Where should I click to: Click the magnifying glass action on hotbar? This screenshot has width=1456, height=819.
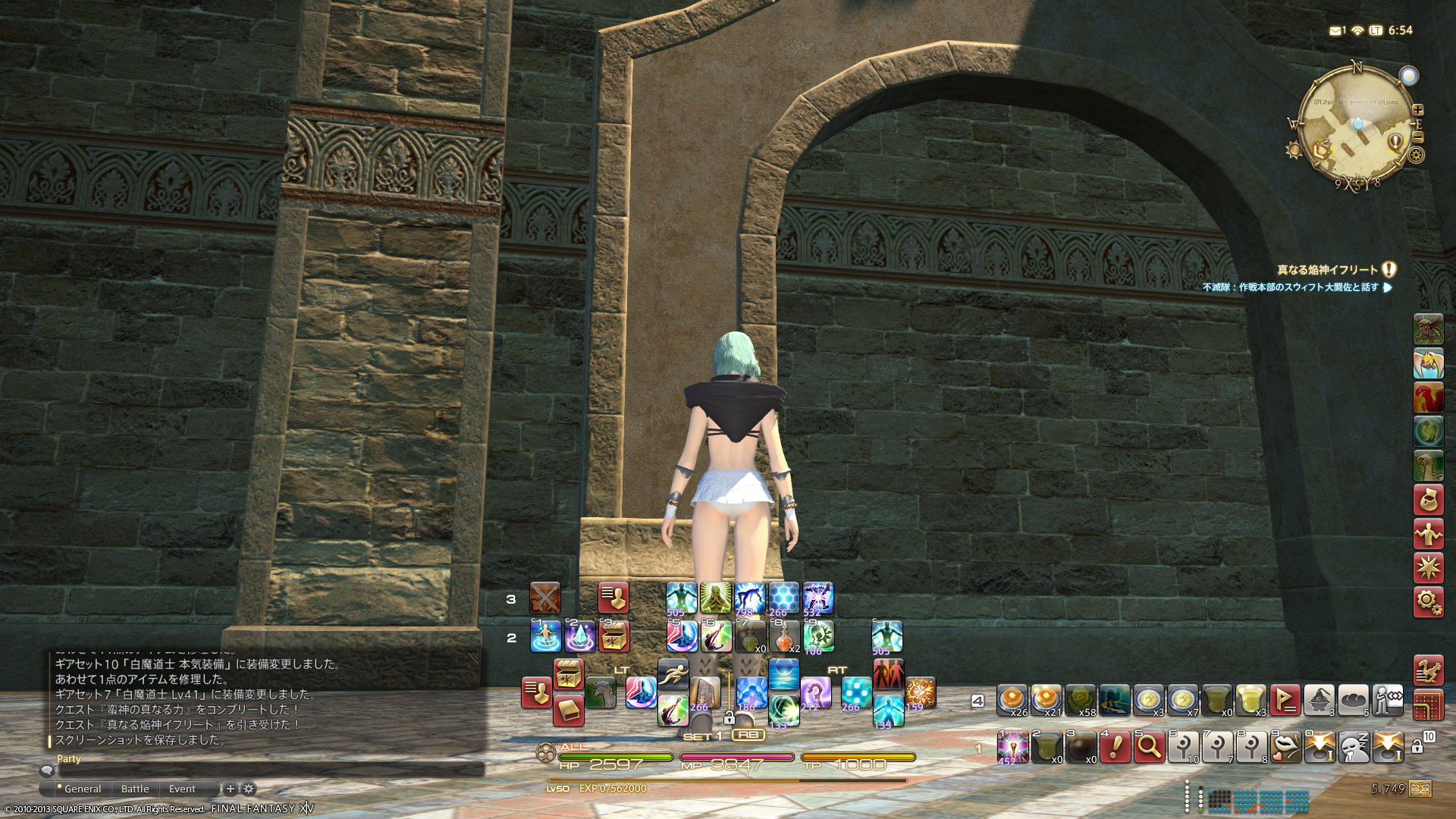pos(1149,747)
